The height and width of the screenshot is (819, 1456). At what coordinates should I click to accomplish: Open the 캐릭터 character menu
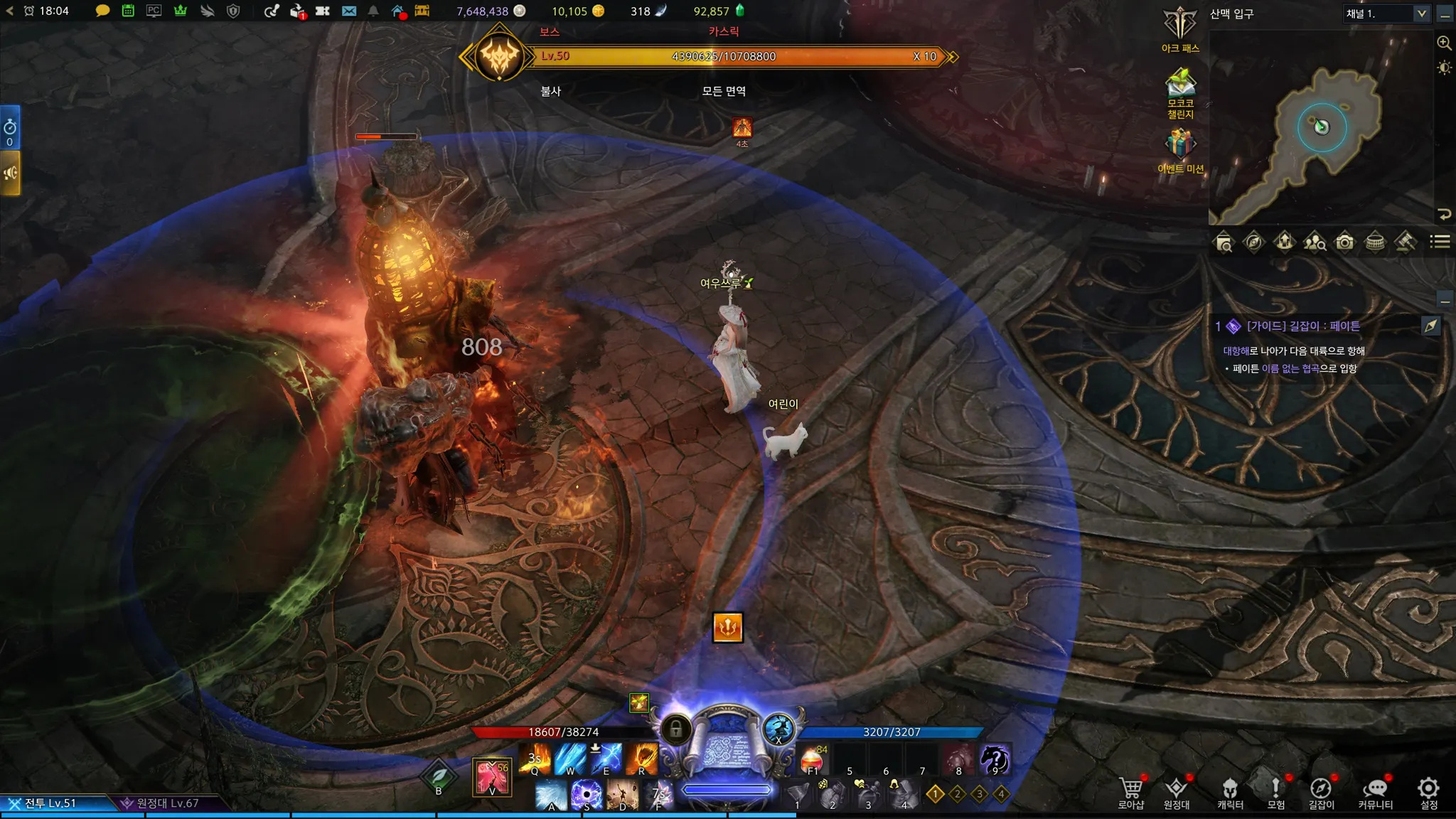point(1230,792)
